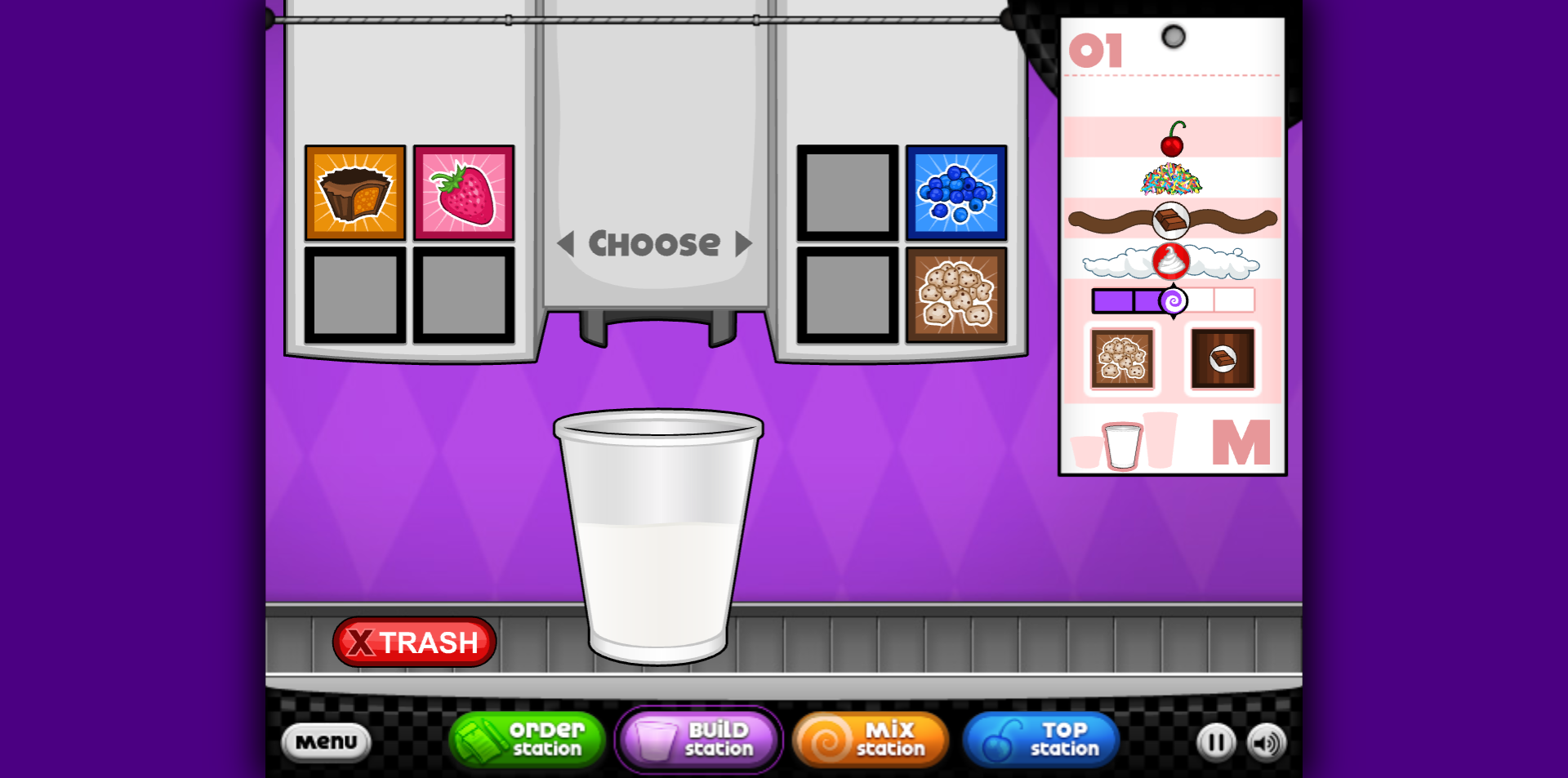Click the chocolate chunks square on the ticket
1568x778 pixels.
[1222, 358]
